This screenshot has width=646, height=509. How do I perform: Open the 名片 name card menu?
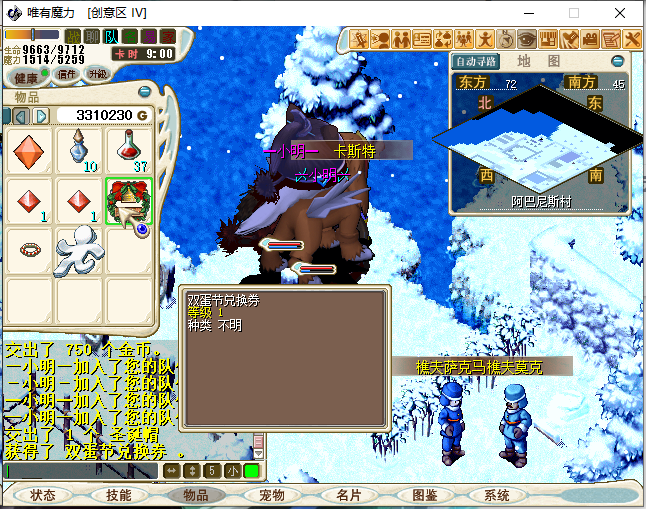click(347, 495)
